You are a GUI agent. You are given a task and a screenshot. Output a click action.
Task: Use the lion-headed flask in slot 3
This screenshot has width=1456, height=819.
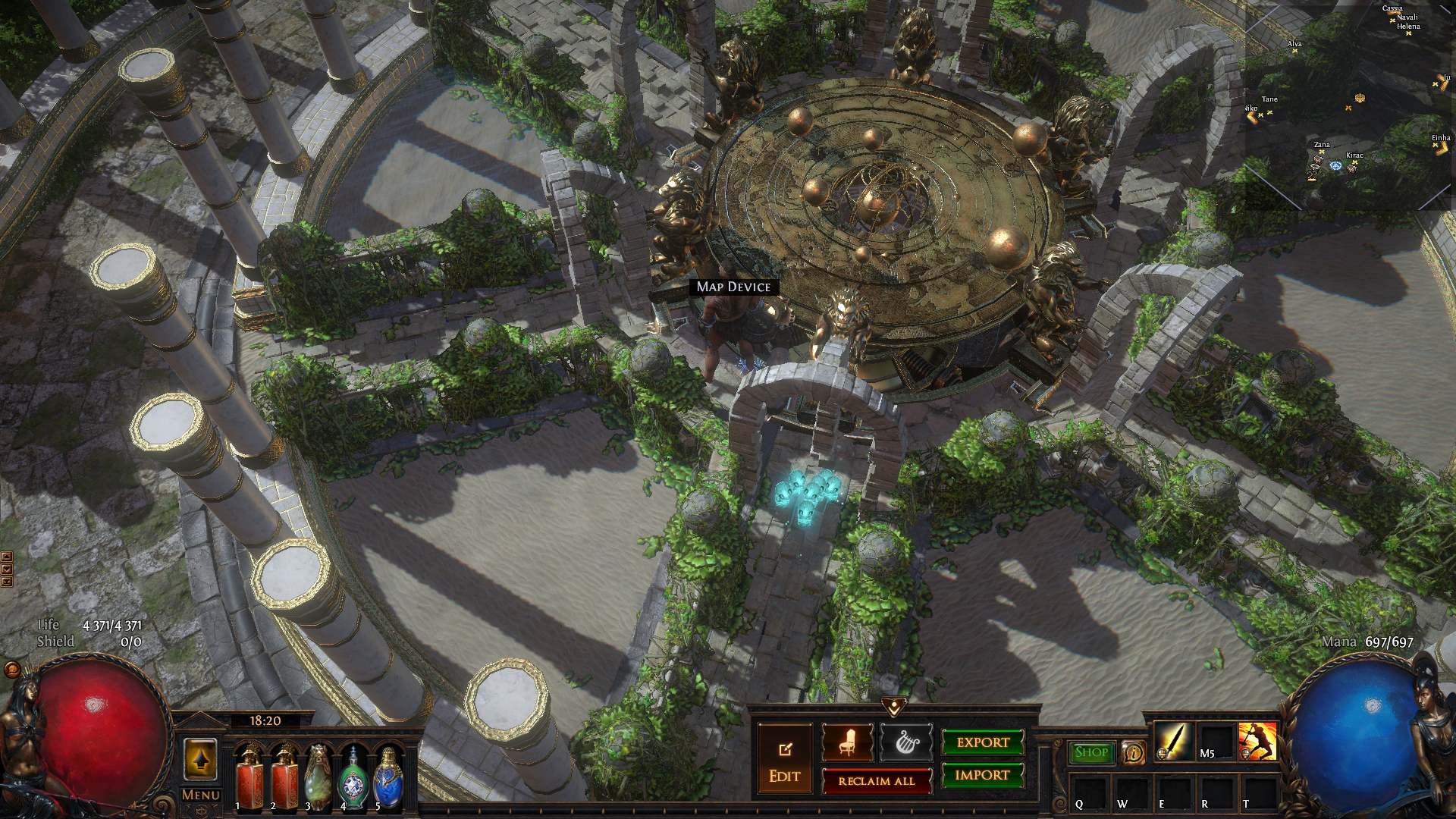coord(318,776)
